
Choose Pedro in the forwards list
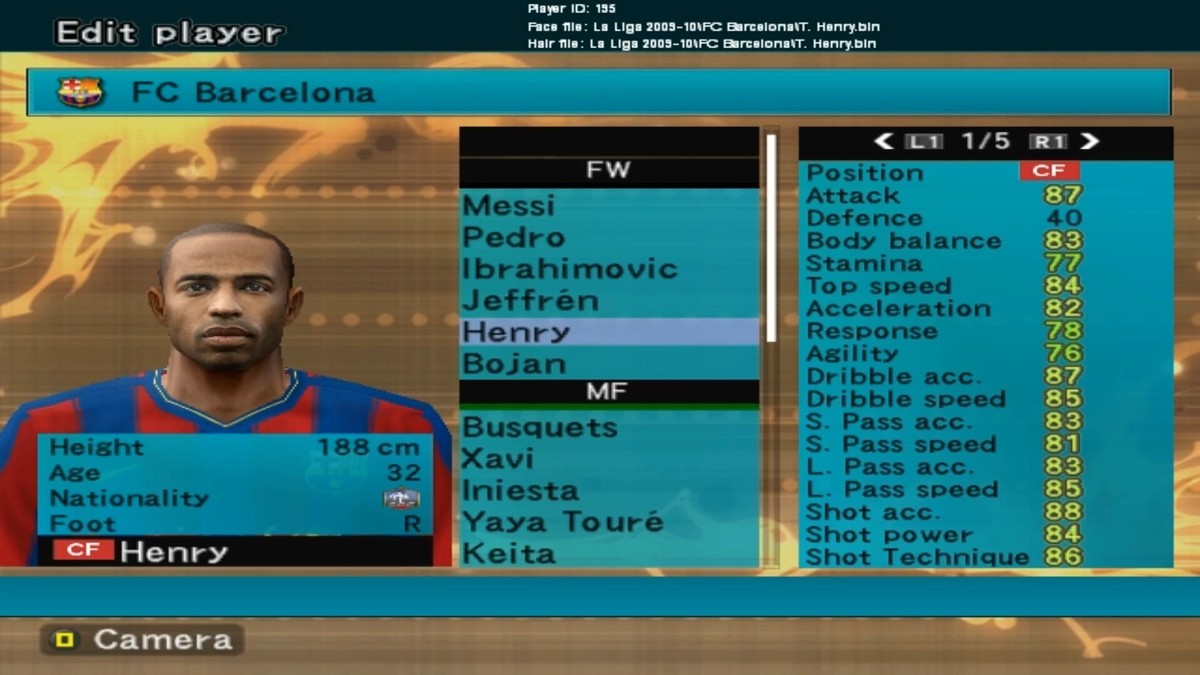(608, 237)
